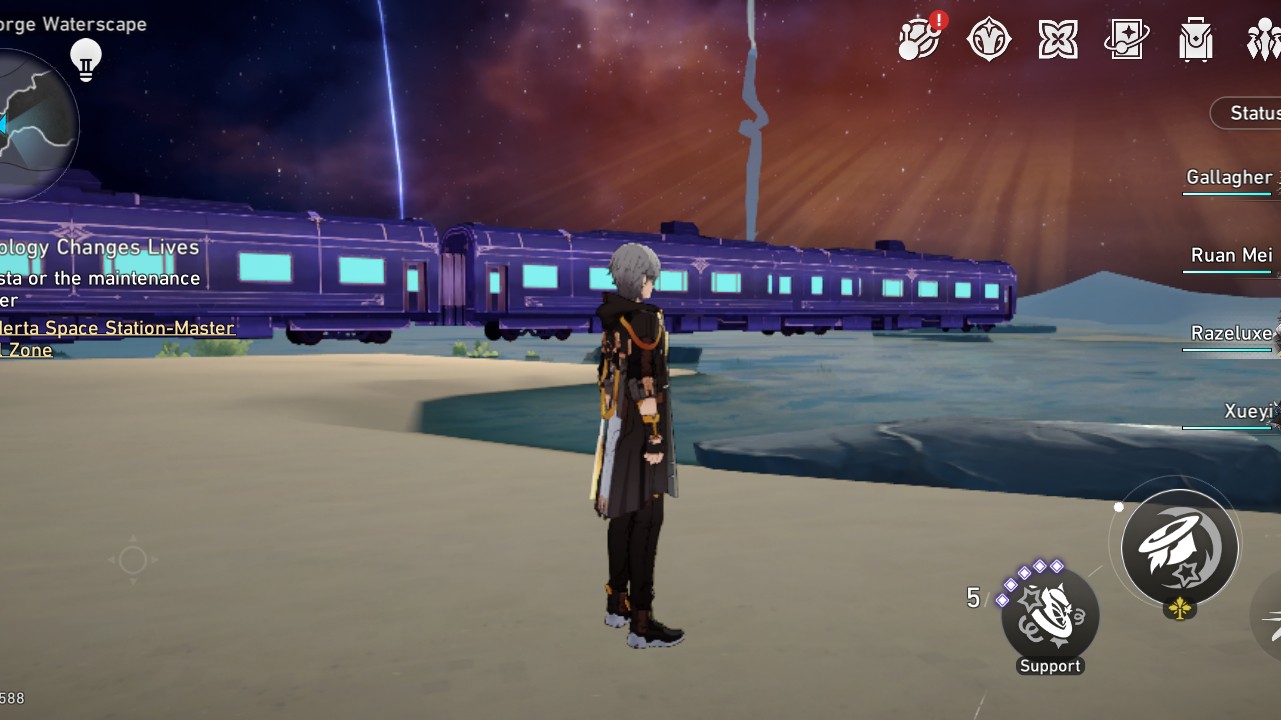The image size is (1281, 720).
Task: Click the yellow technique points marker below attack button
Action: pyautogui.click(x=1180, y=604)
